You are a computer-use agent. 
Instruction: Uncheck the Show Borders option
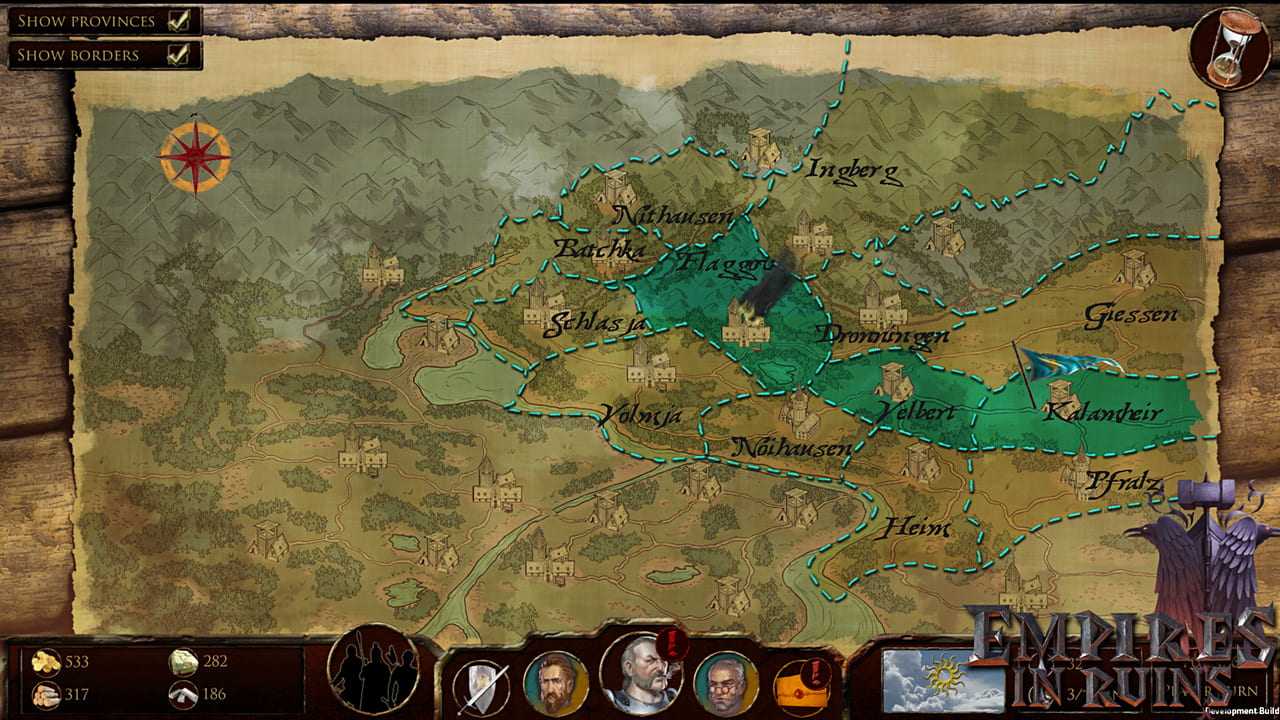click(x=180, y=55)
